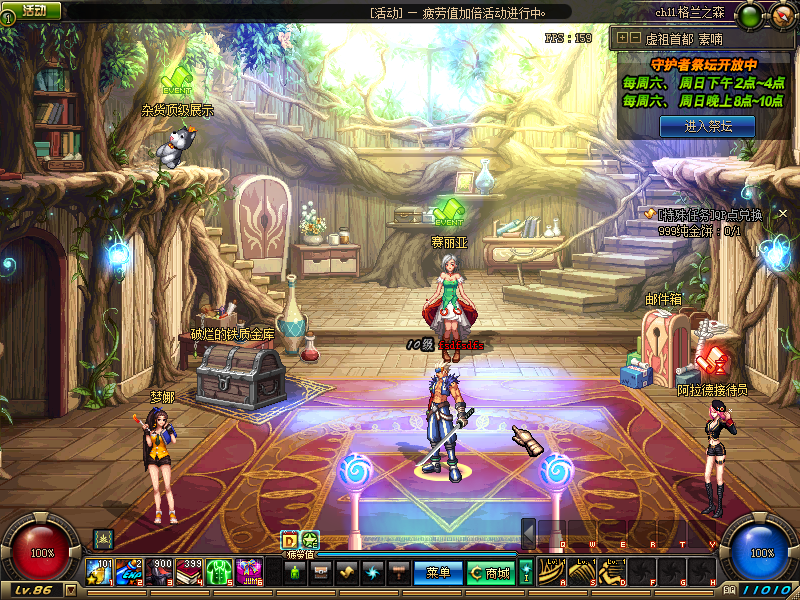This screenshot has height=600, width=800.
Task: Expand the altar notice with the plus button
Action: [622, 38]
